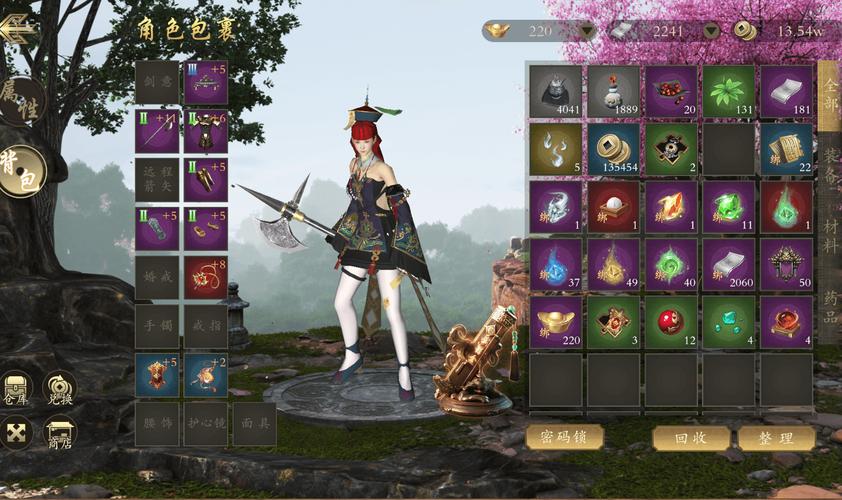Select the copper coins stack of 135454
The width and height of the screenshot is (842, 500).
click(613, 148)
